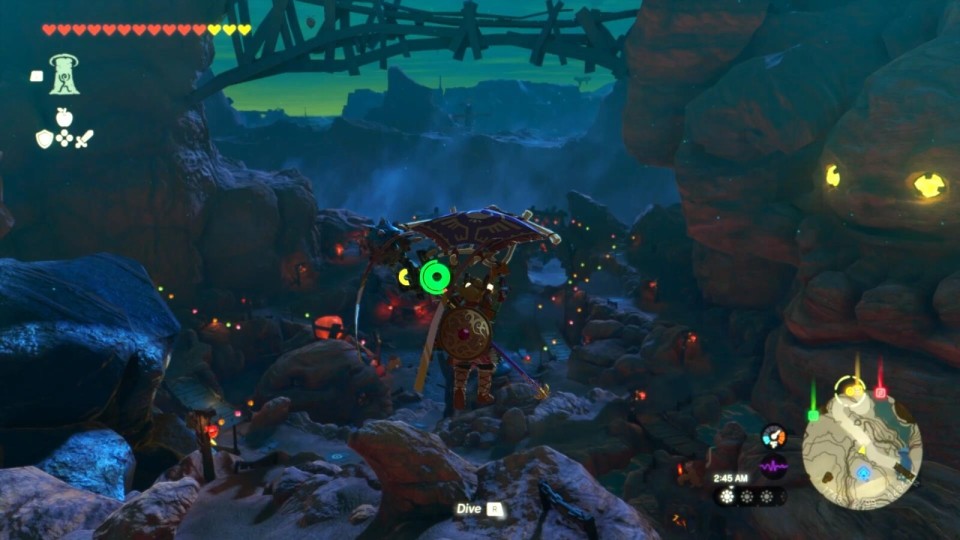Image resolution: width=960 pixels, height=540 pixels.
Task: Open the sword weapon quick-select
Action: pyautogui.click(x=84, y=139)
